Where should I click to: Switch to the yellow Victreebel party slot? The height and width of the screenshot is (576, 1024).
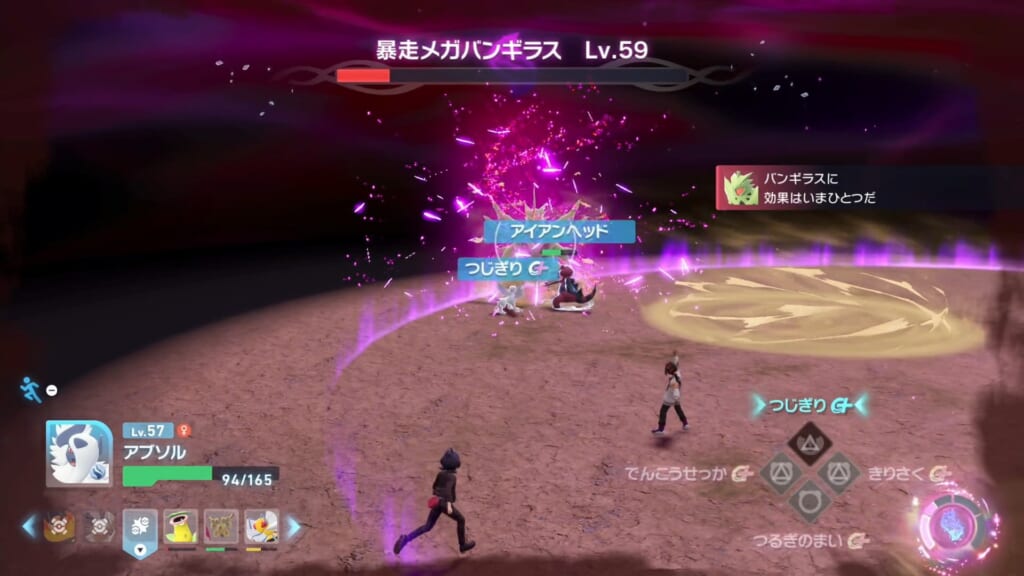(180, 526)
